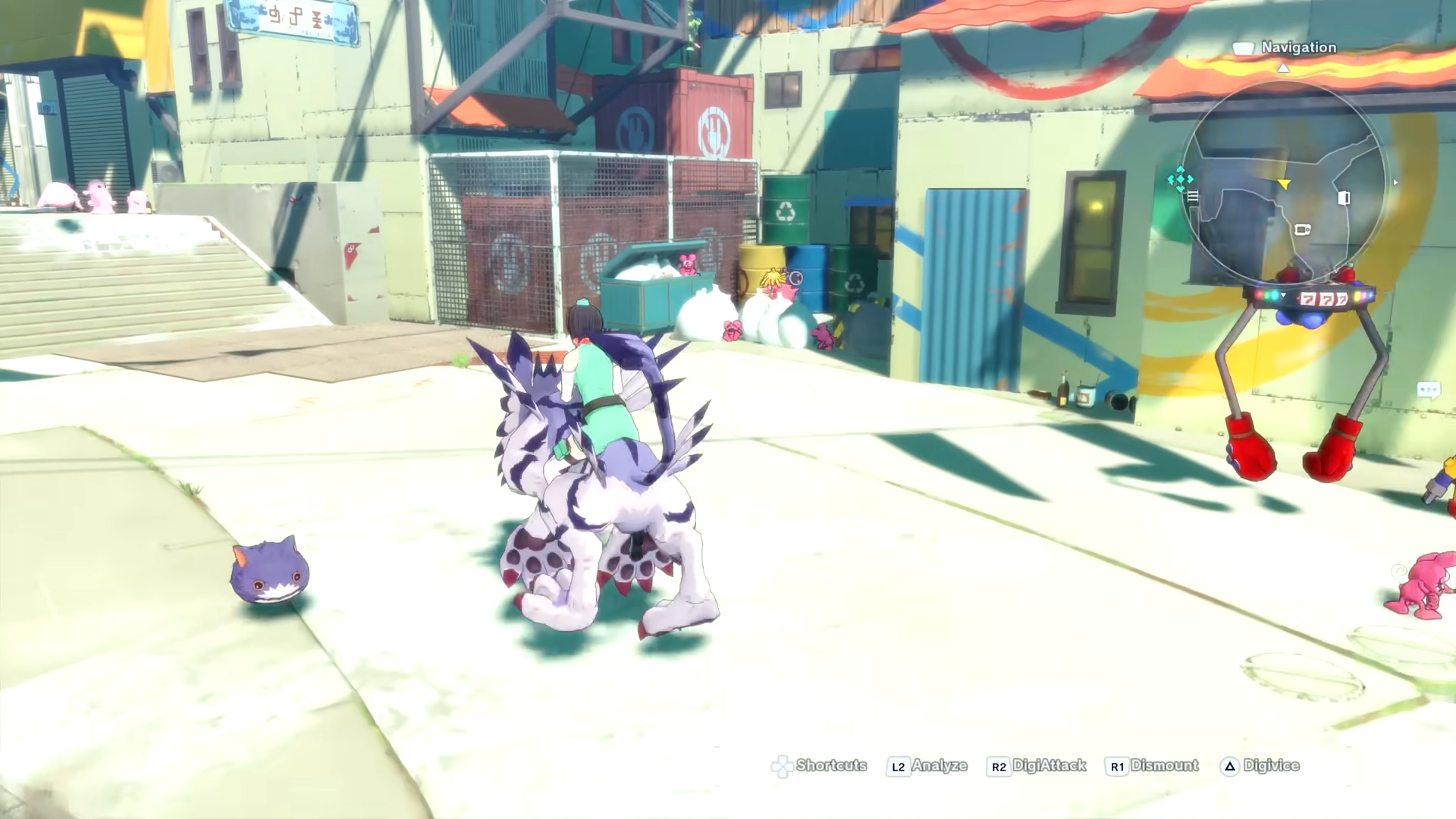Click the map icon next to Navigation
1456x819 pixels.
tap(1245, 47)
